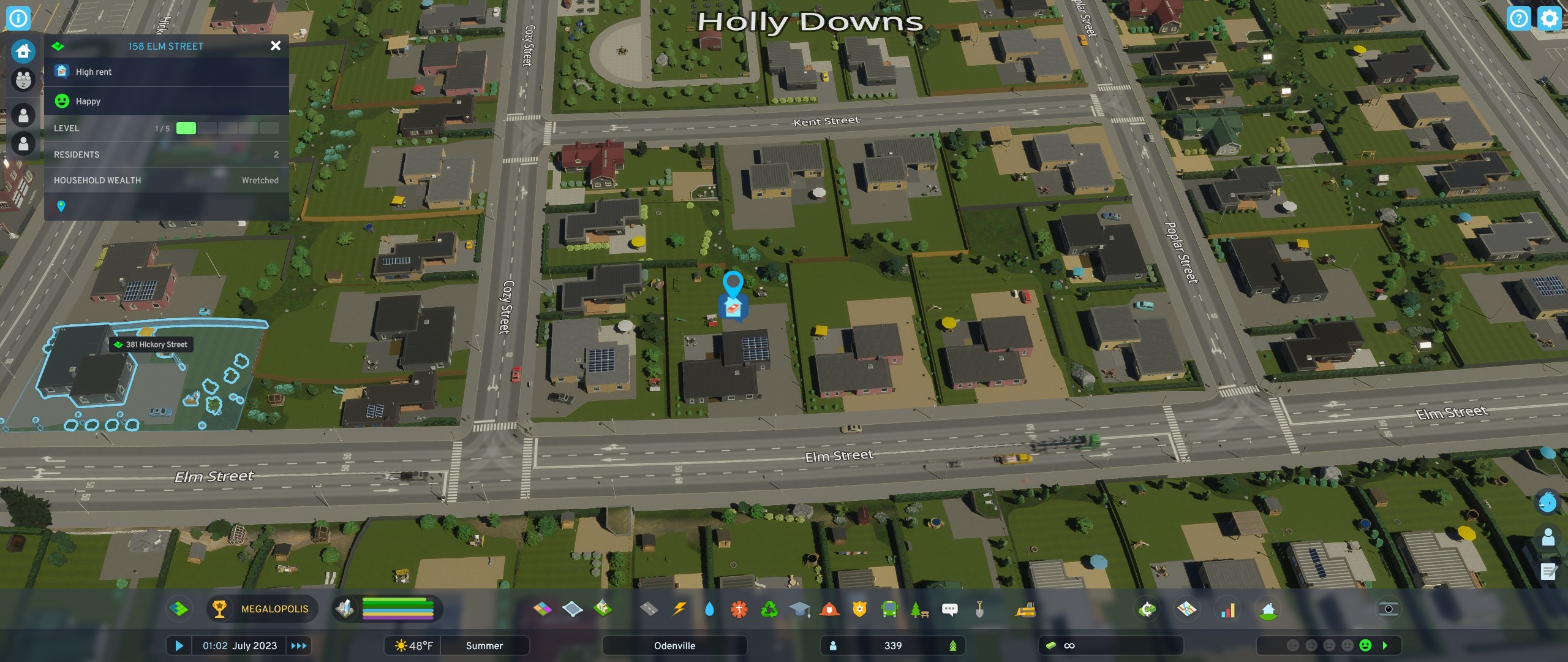Open Photo Mode with the camera icon
1568x662 pixels.
pyautogui.click(x=1389, y=609)
